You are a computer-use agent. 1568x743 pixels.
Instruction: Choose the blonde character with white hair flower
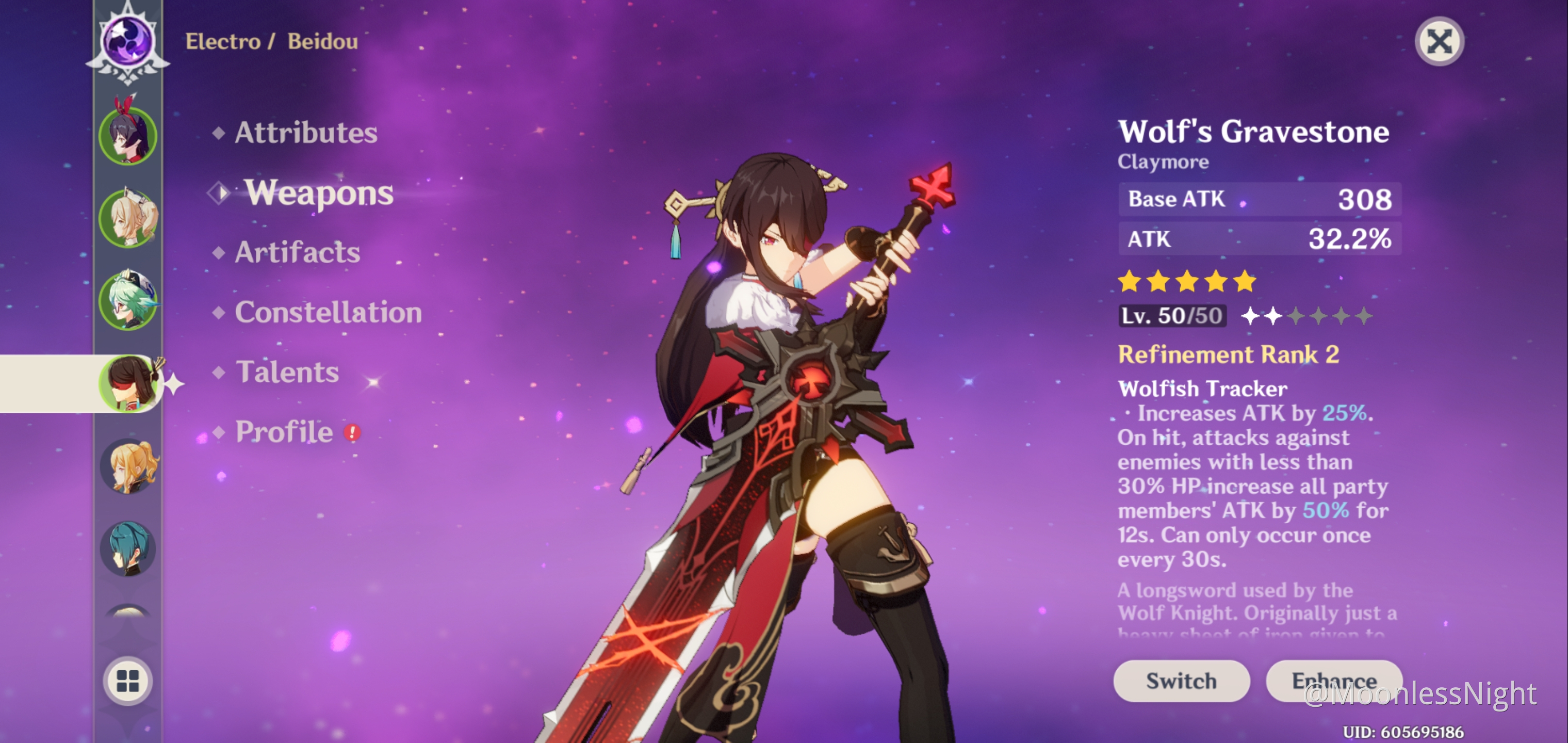pos(128,217)
